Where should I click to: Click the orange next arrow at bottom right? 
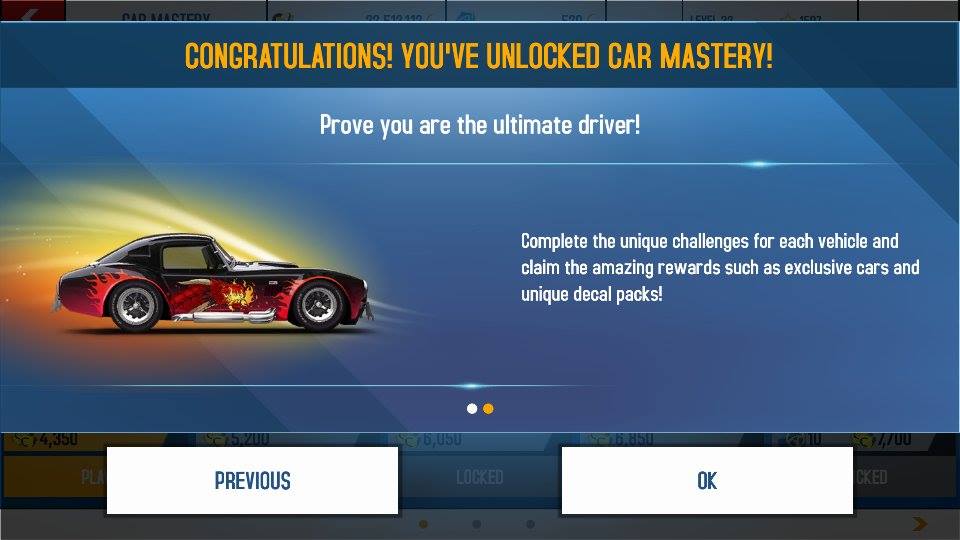[x=920, y=524]
